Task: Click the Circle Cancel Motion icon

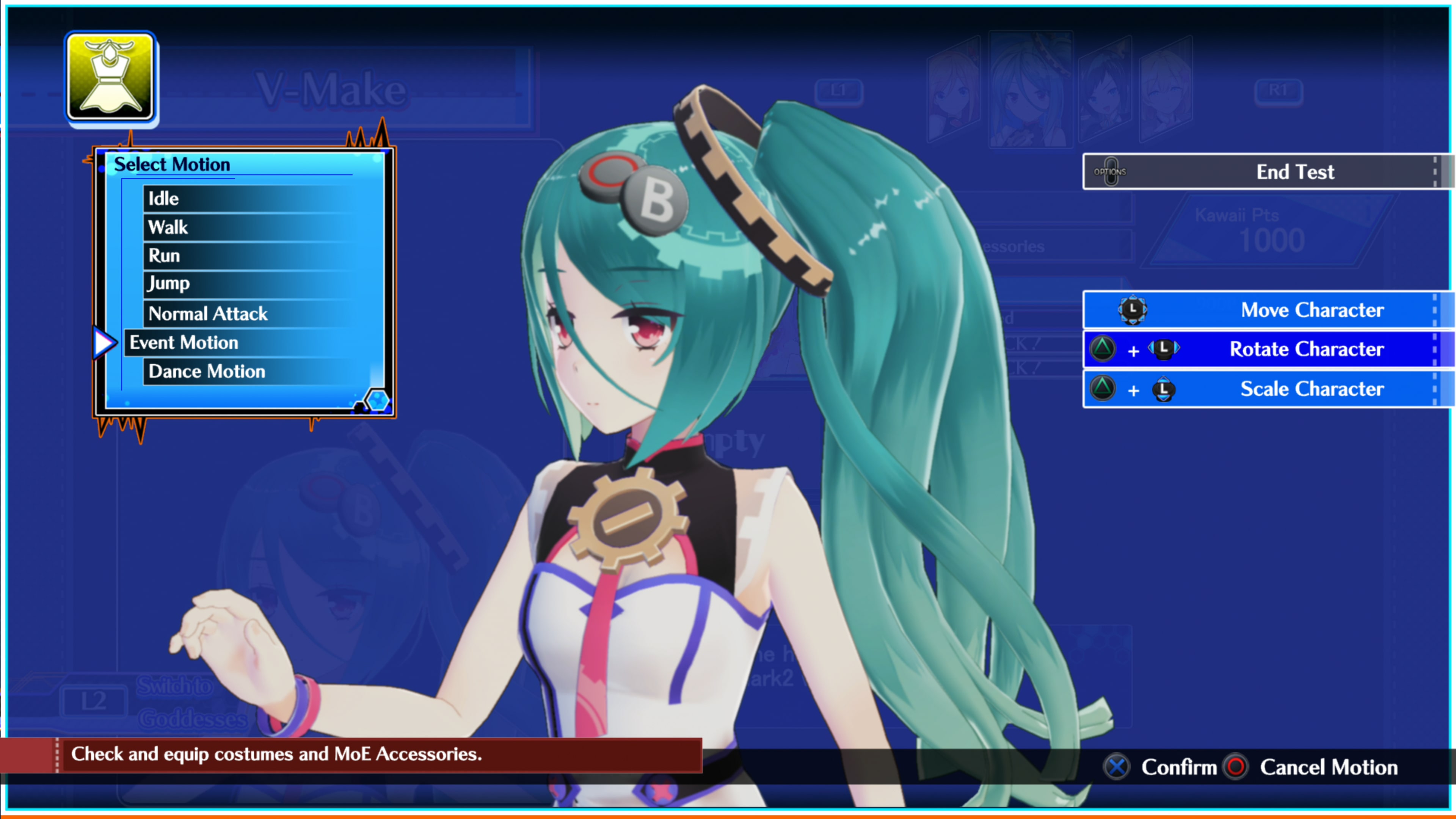Action: pyautogui.click(x=1236, y=767)
